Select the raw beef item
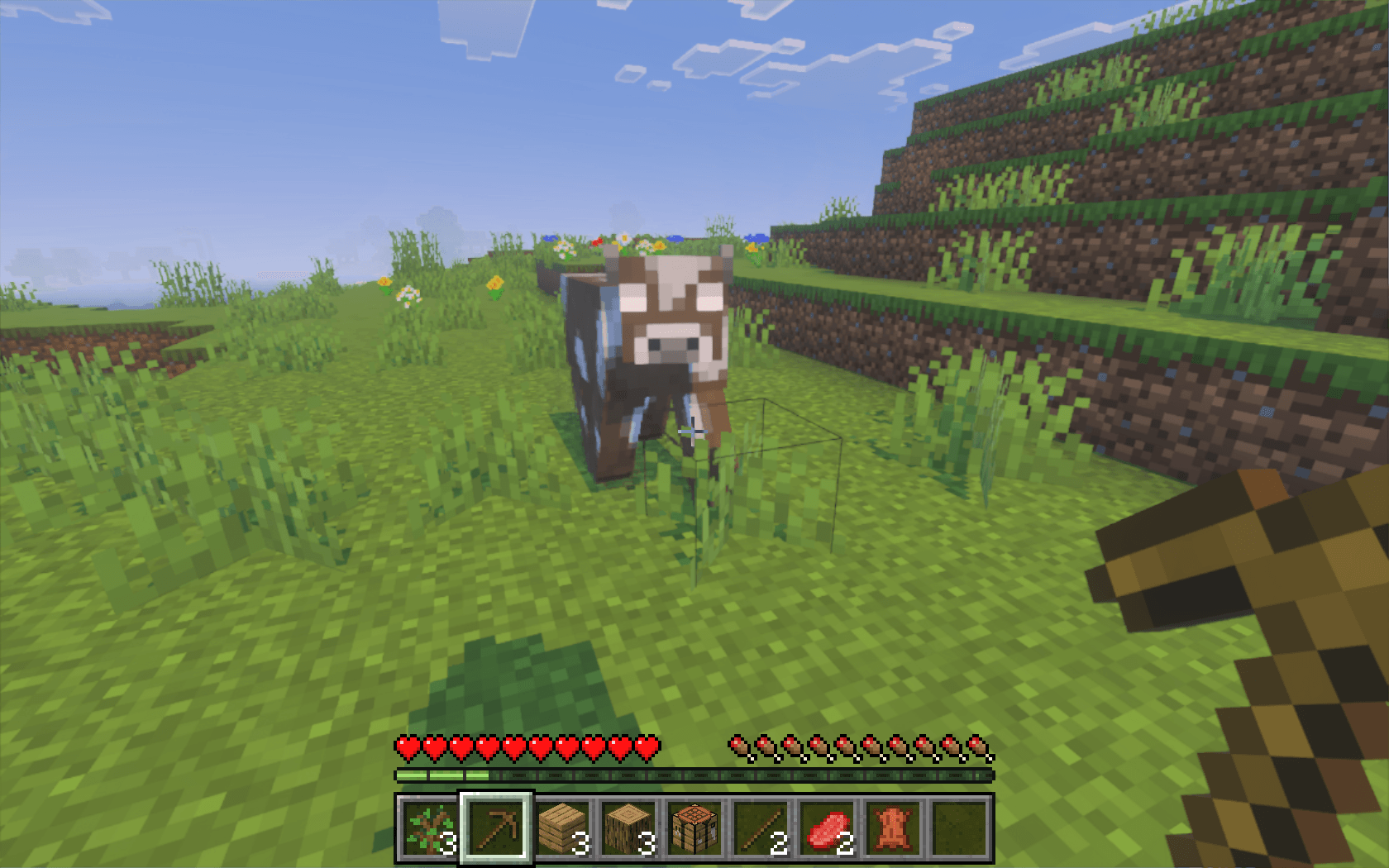1389x868 pixels. 828,829
